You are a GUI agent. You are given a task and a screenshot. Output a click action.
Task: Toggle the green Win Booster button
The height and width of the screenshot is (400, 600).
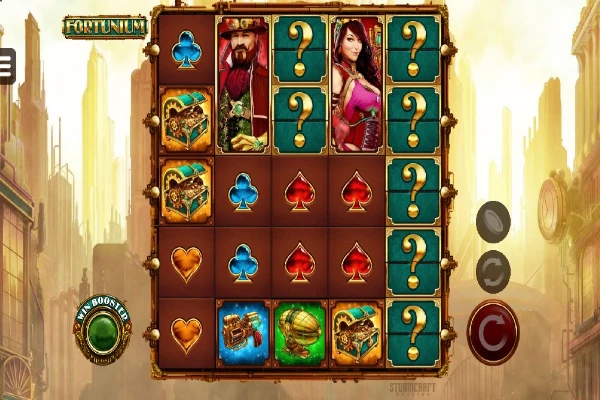(102, 330)
